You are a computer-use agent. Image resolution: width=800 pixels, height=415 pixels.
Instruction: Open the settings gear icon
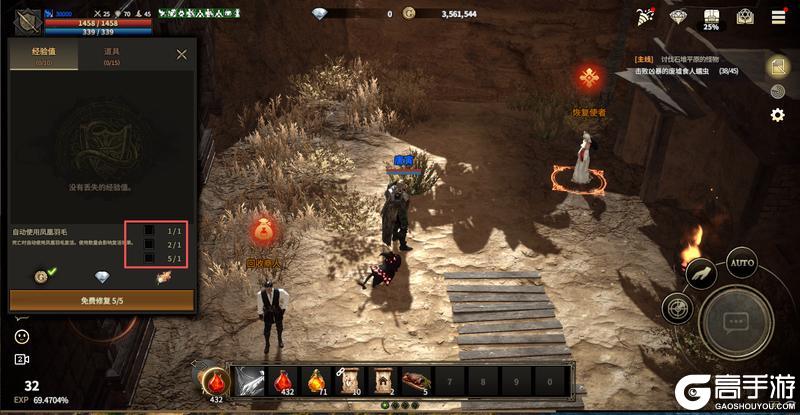pyautogui.click(x=777, y=115)
